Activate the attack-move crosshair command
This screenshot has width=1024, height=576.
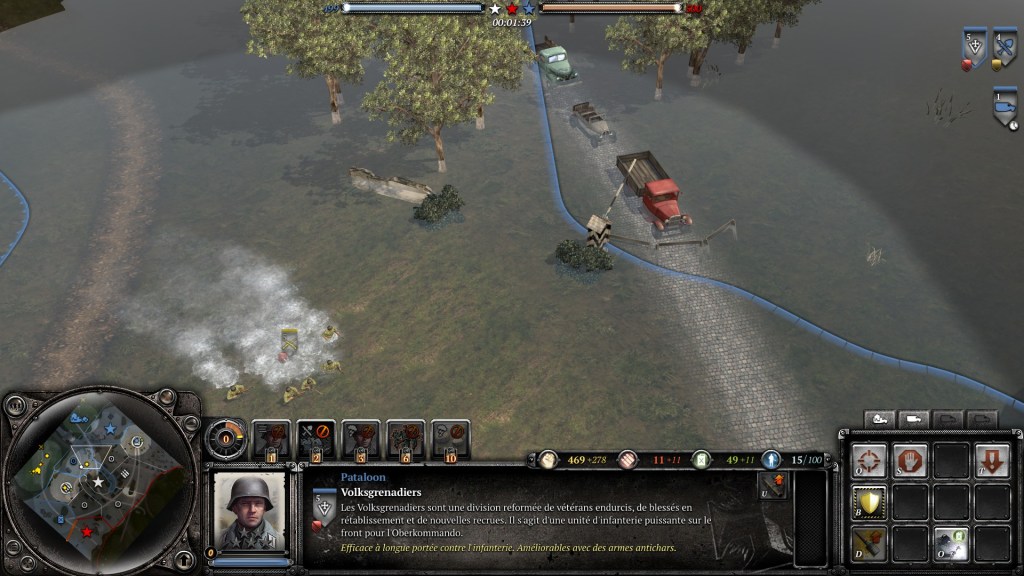(x=868, y=461)
